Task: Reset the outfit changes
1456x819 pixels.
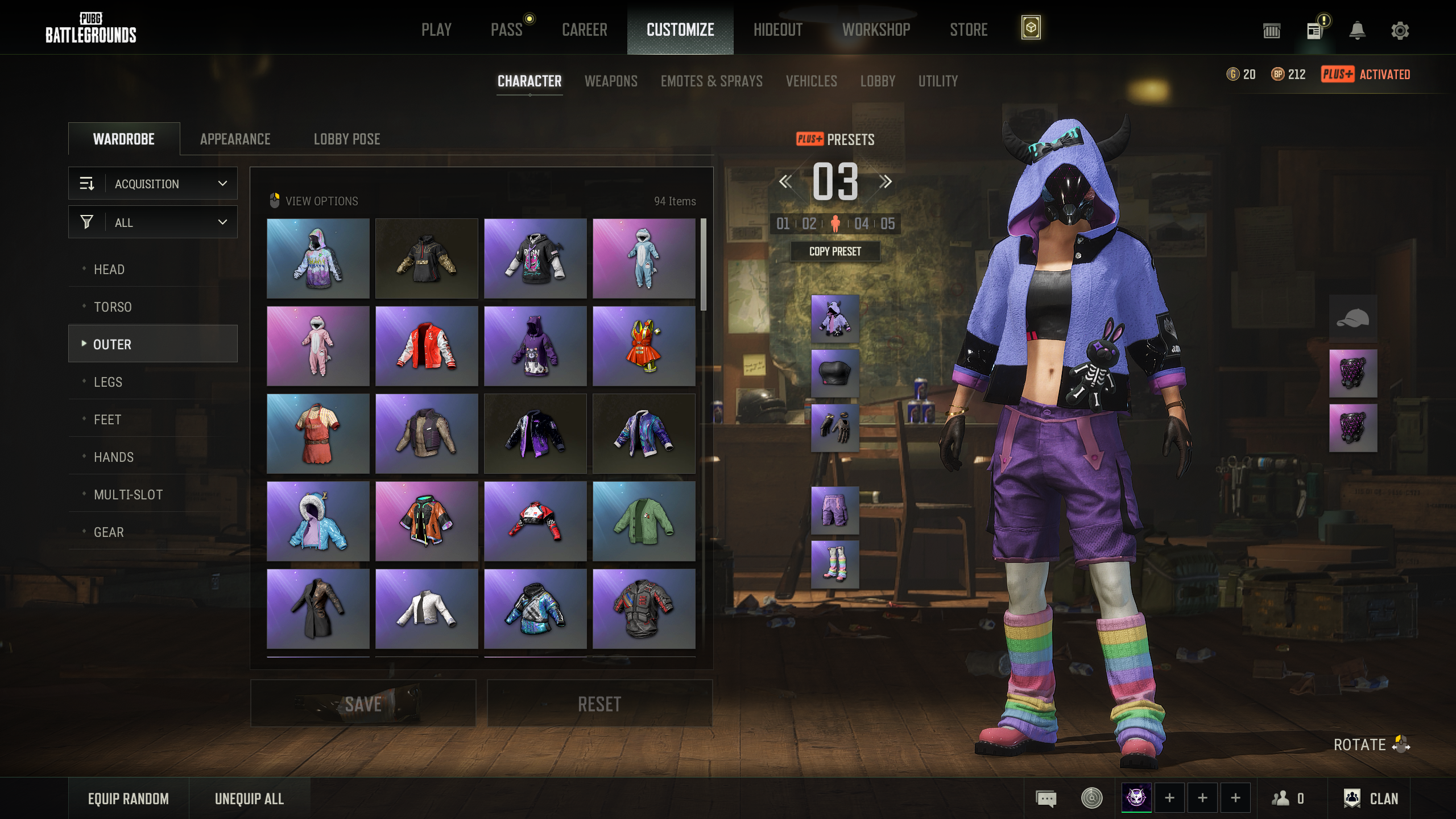Action: pos(599,704)
